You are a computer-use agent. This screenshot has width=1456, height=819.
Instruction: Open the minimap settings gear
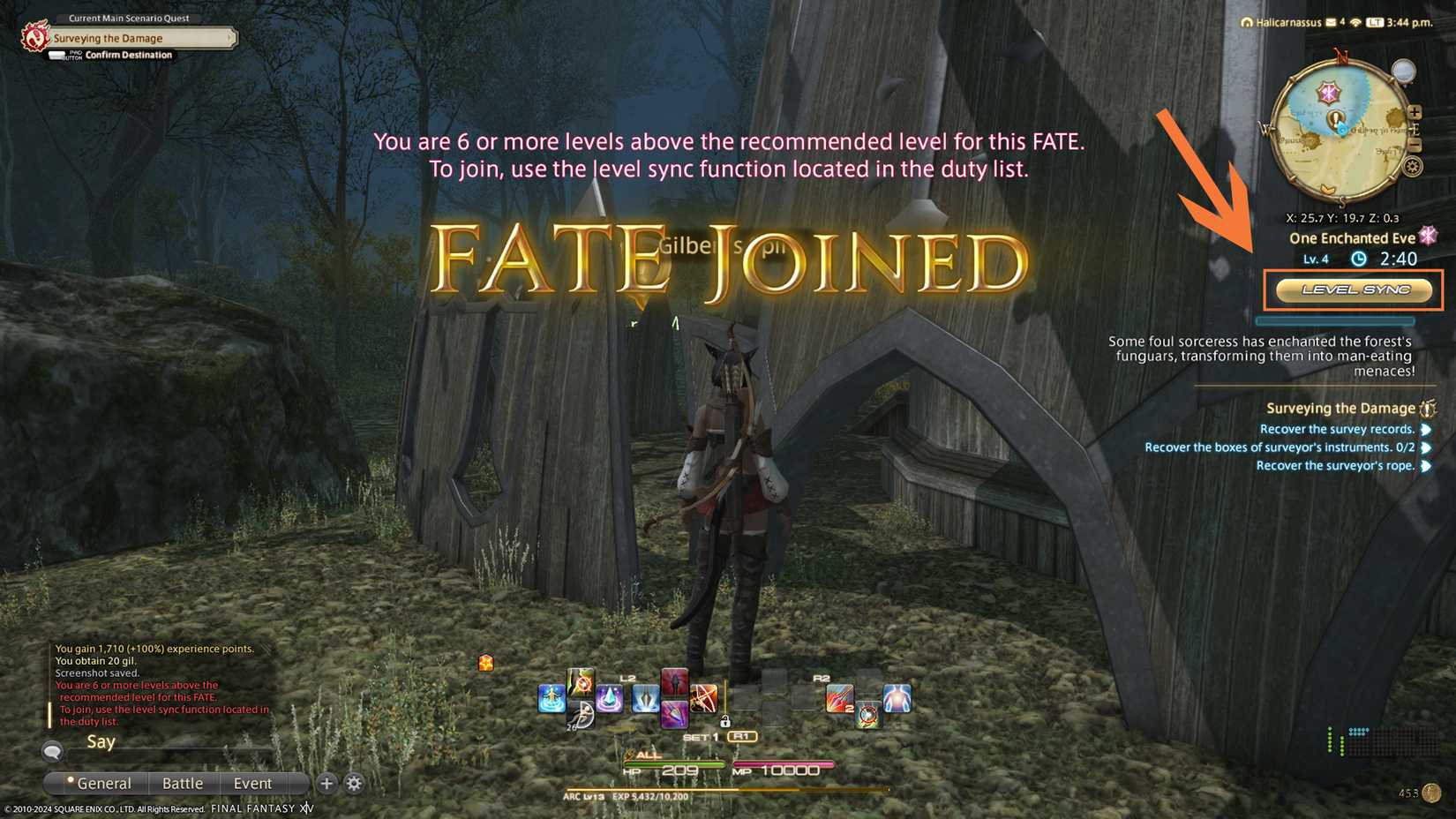1412,166
